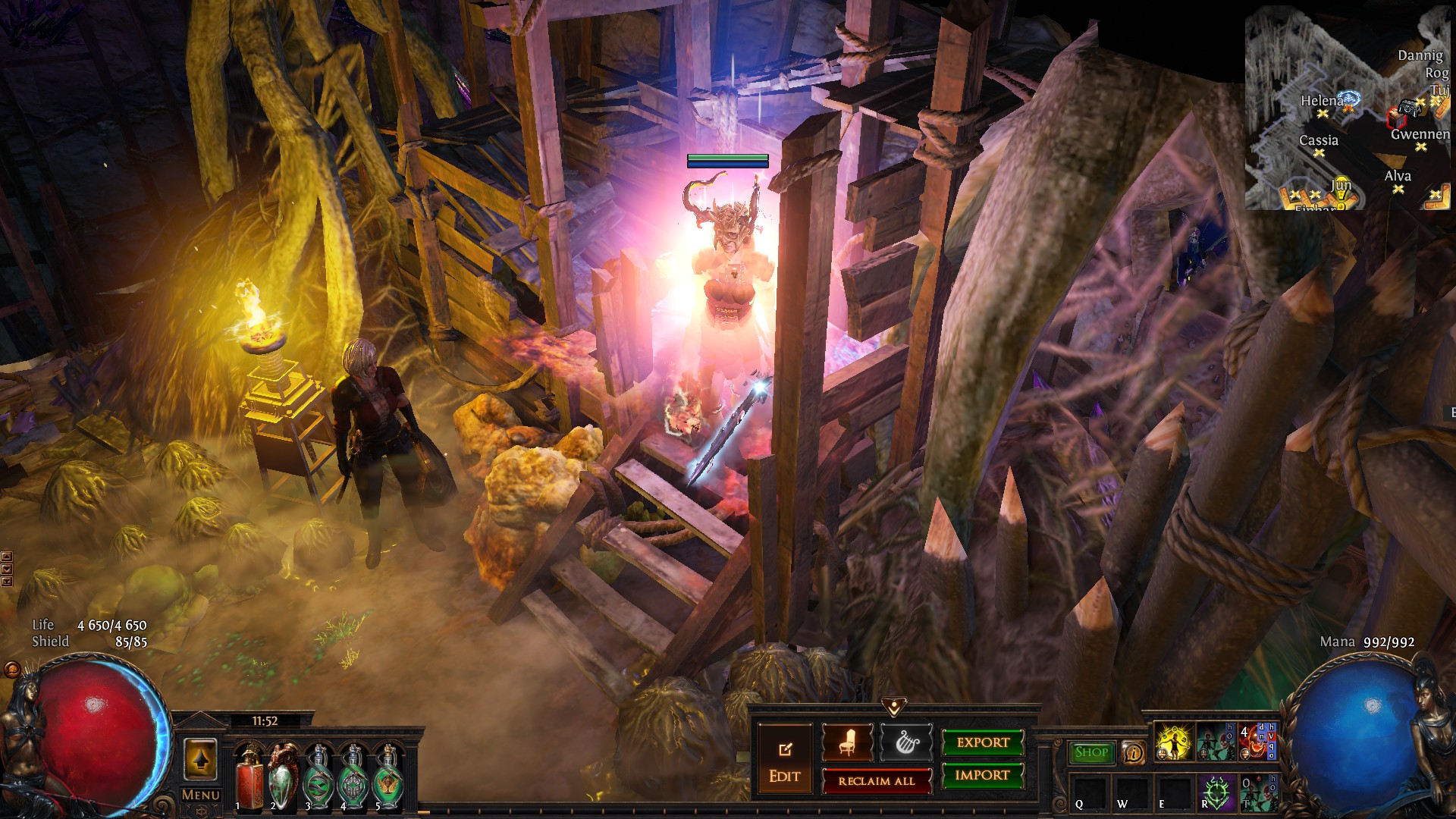Collapse the hideout panel with the arrow
1456x819 pixels.
[x=894, y=708]
